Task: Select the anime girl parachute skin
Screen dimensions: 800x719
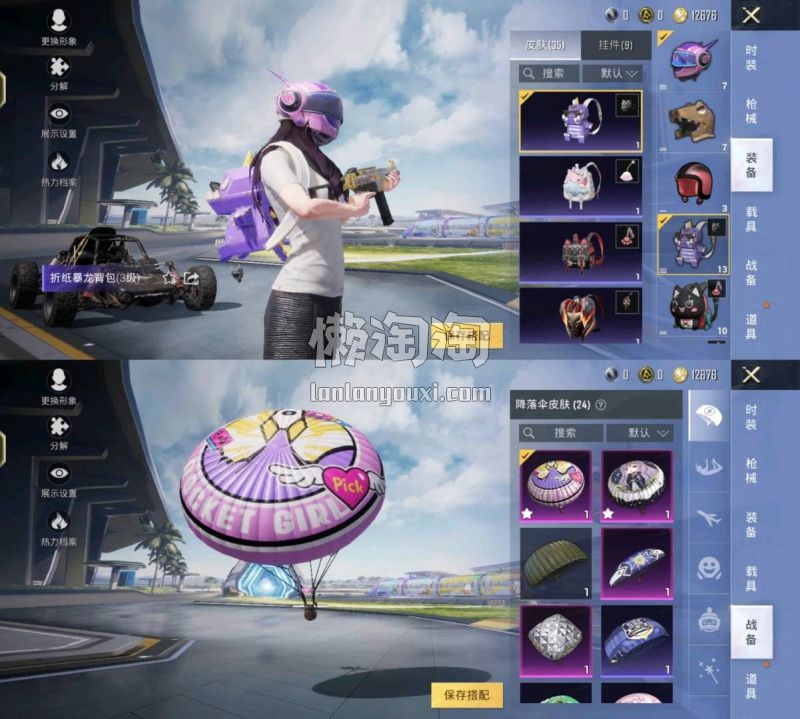Action: click(636, 485)
